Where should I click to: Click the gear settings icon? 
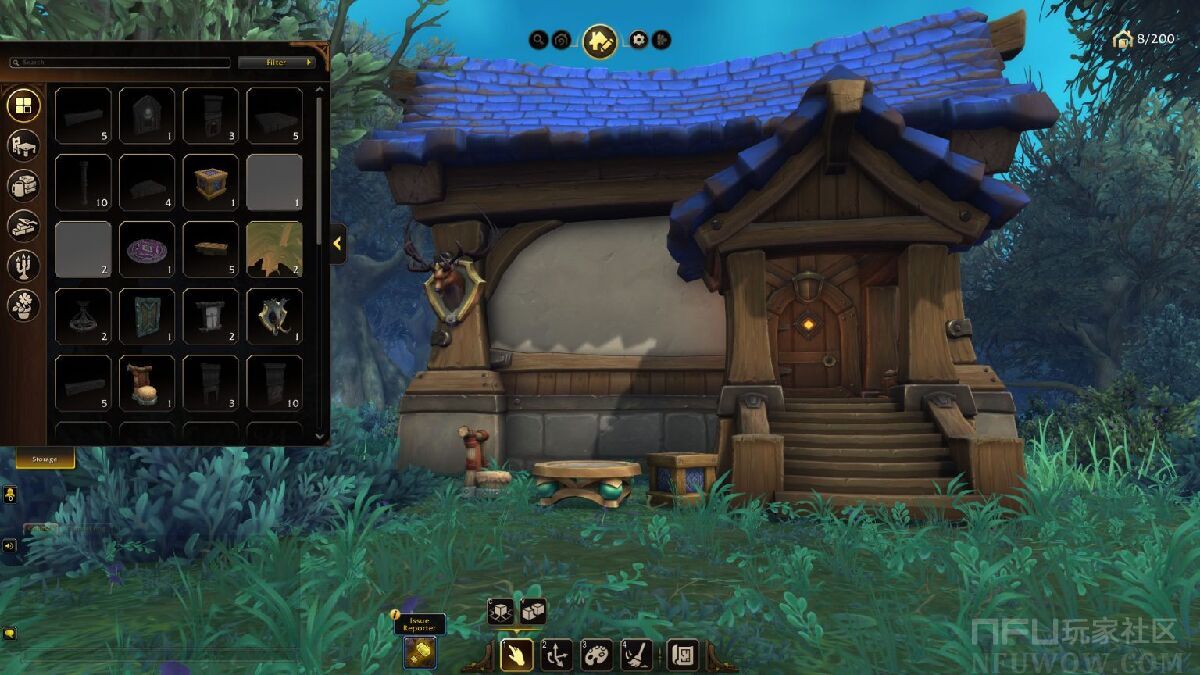coord(638,40)
